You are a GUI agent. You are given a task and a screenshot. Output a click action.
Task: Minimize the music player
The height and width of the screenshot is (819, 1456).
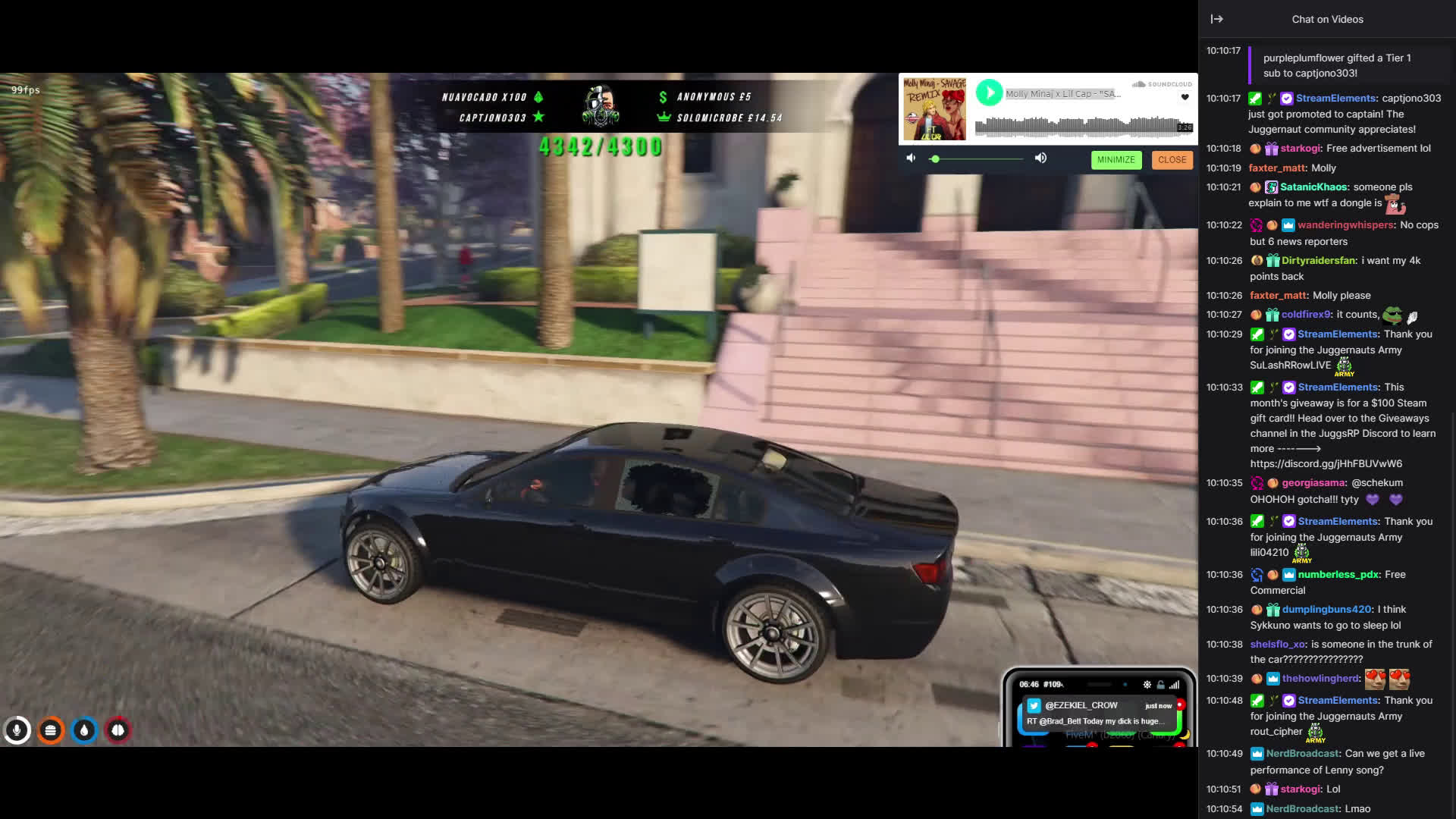[x=1116, y=160]
